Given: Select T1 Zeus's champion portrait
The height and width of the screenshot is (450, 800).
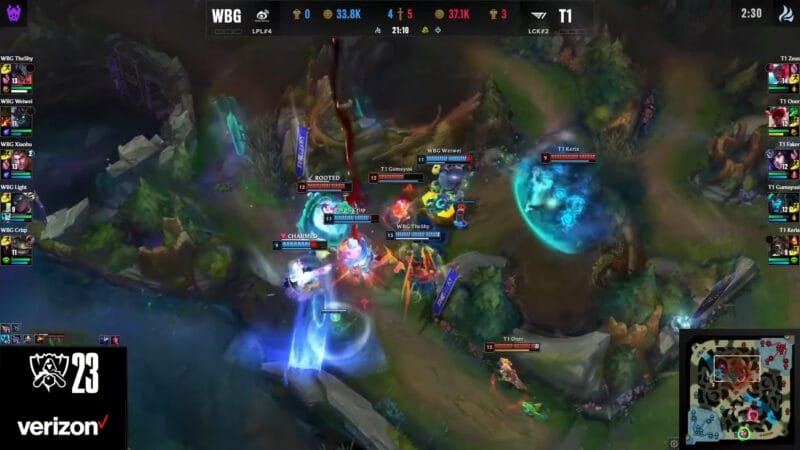Looking at the screenshot, I should point(778,76).
